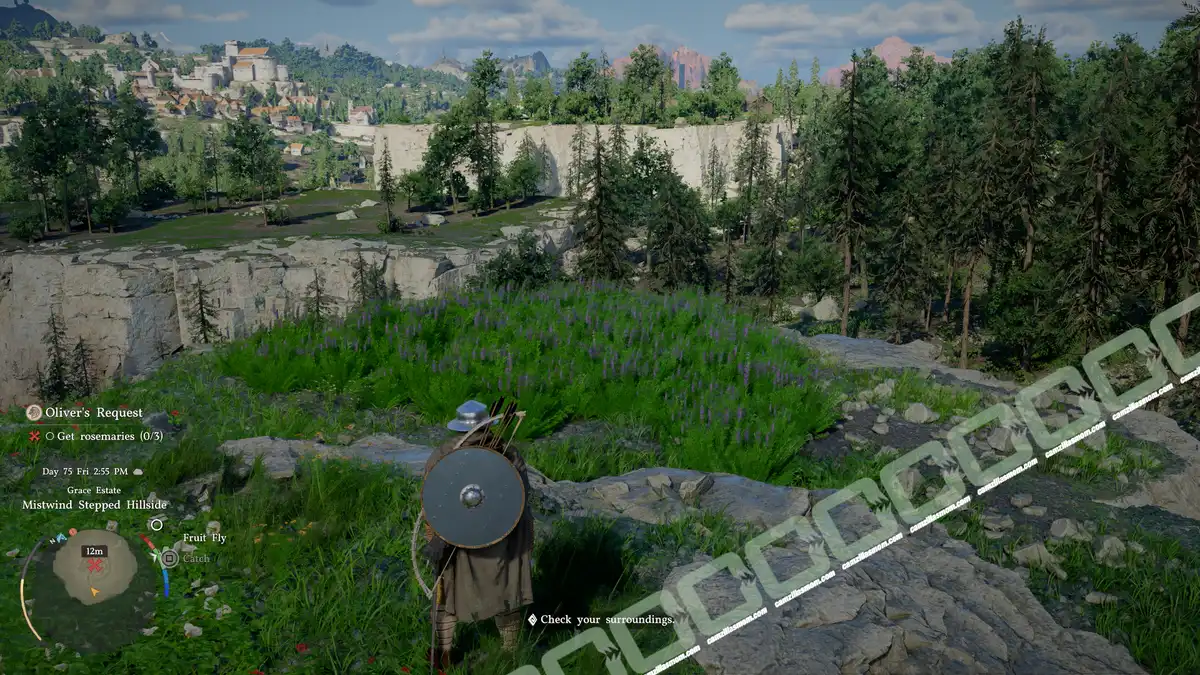Click the Oliver's Request quest portrait icon

(x=34, y=413)
